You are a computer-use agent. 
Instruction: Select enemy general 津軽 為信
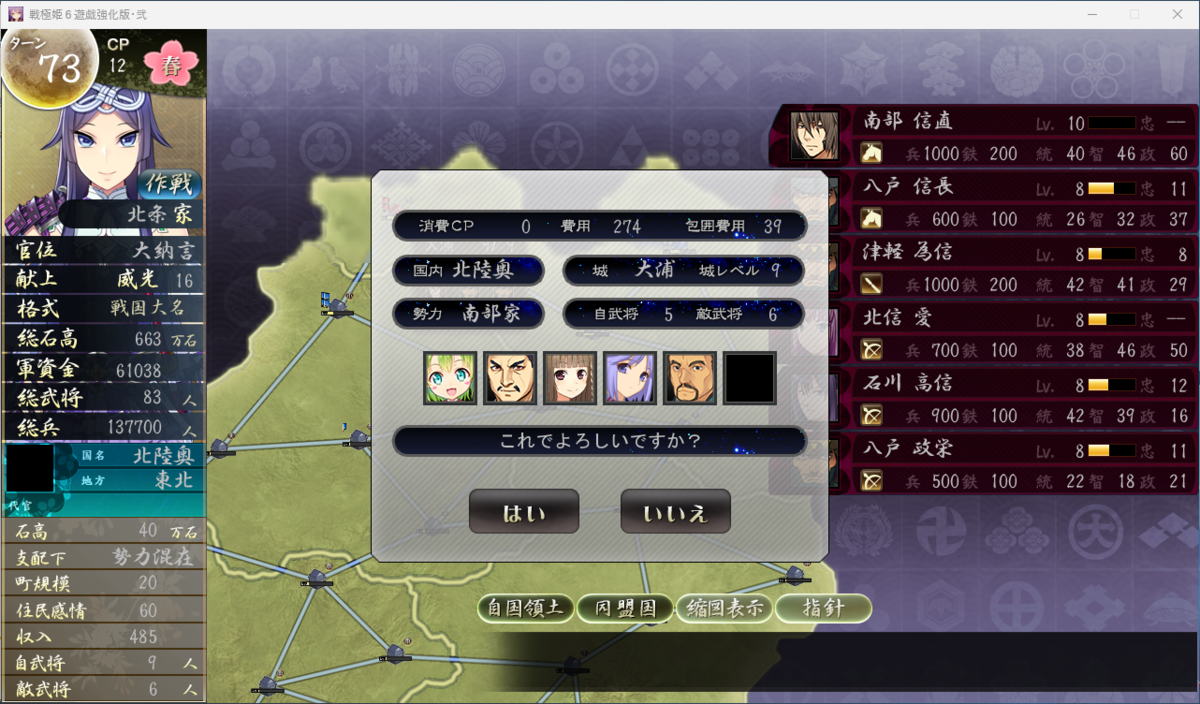coord(985,267)
